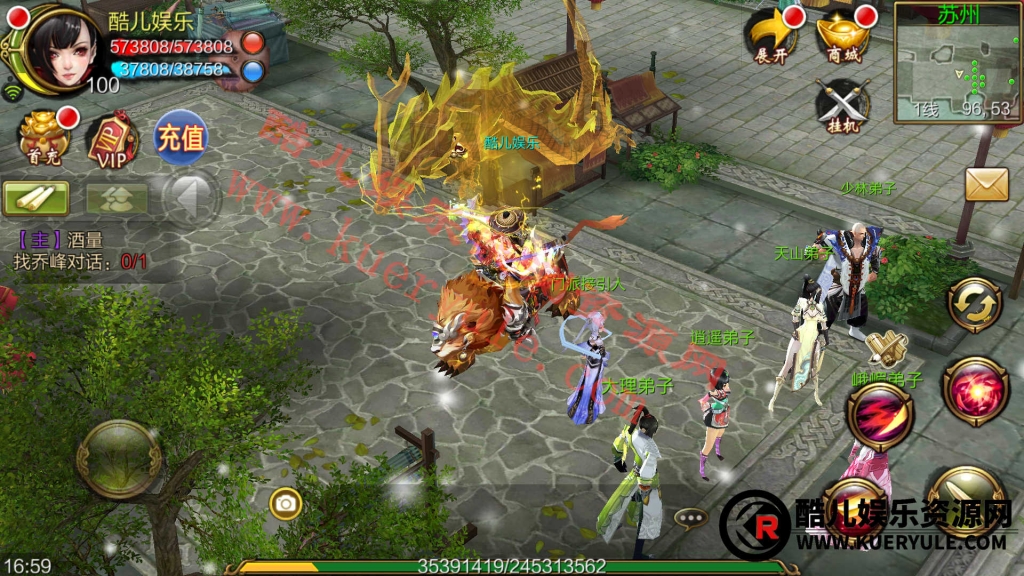Touch the virtual movement joystick
The height and width of the screenshot is (576, 1024).
tap(120, 459)
